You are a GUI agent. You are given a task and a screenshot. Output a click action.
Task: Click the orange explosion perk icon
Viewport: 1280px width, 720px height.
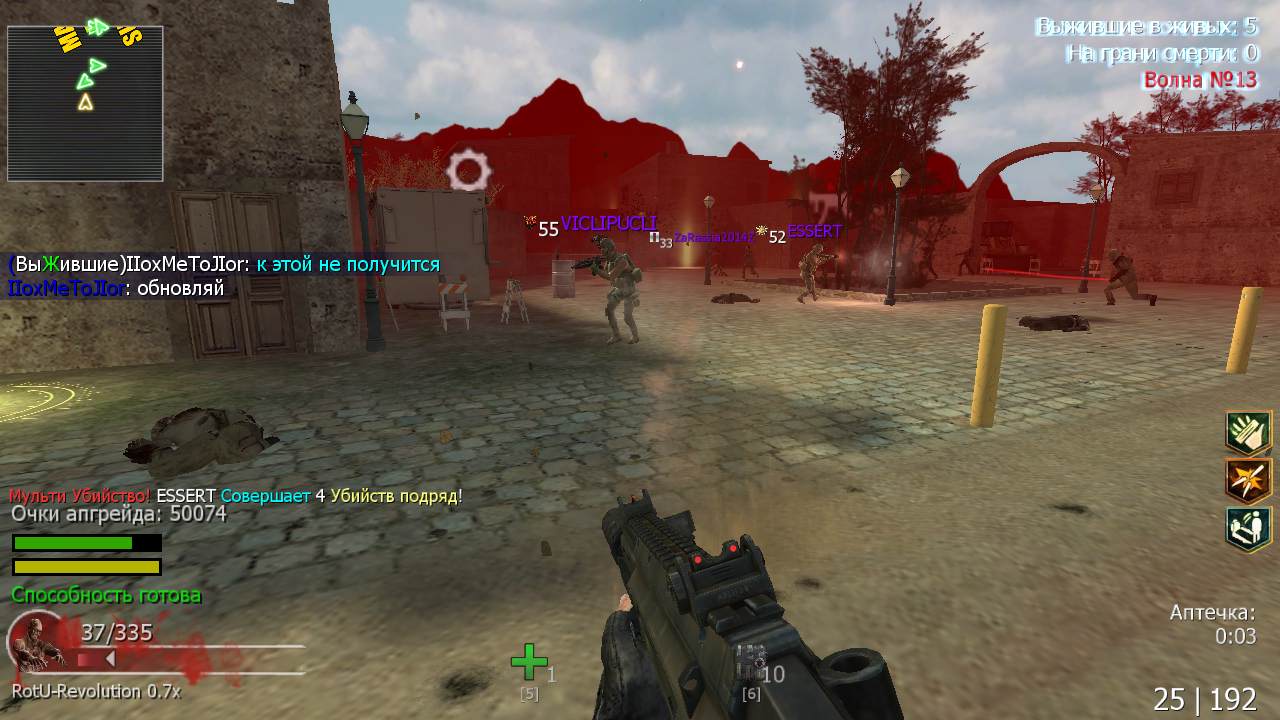tap(1248, 480)
